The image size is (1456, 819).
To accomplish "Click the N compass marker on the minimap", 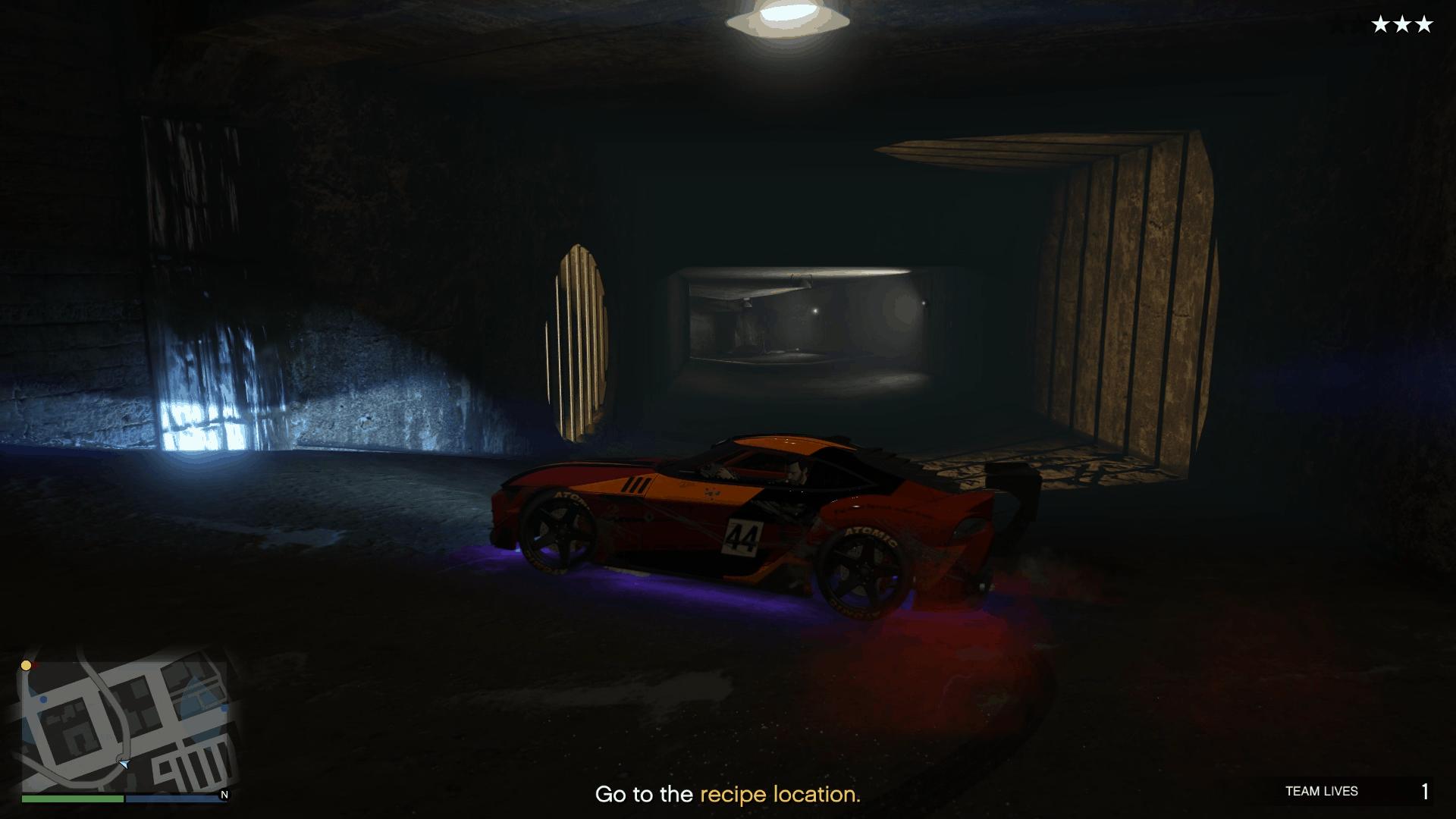I will click(x=223, y=793).
